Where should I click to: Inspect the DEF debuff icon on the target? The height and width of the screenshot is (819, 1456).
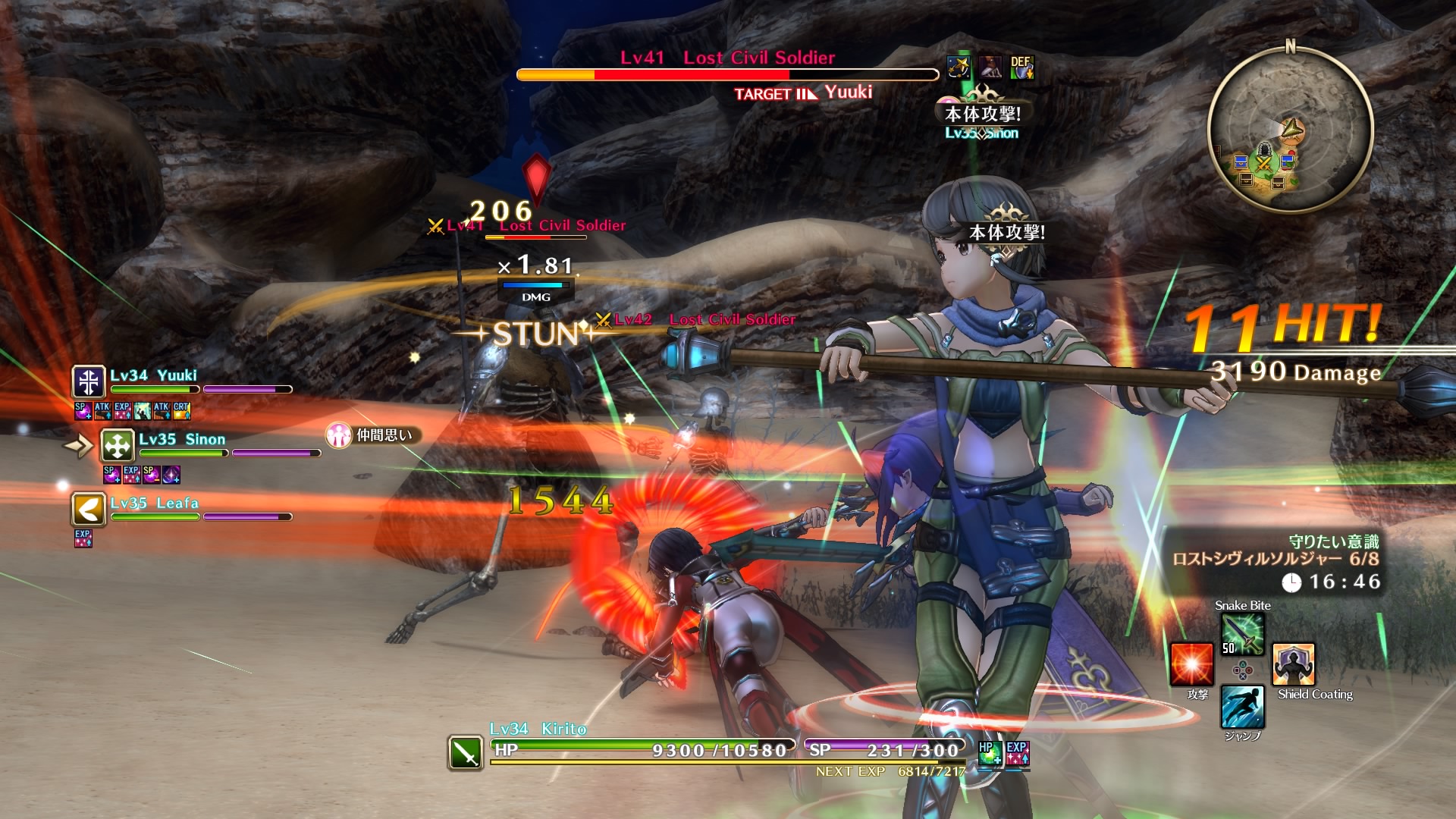pos(1021,67)
